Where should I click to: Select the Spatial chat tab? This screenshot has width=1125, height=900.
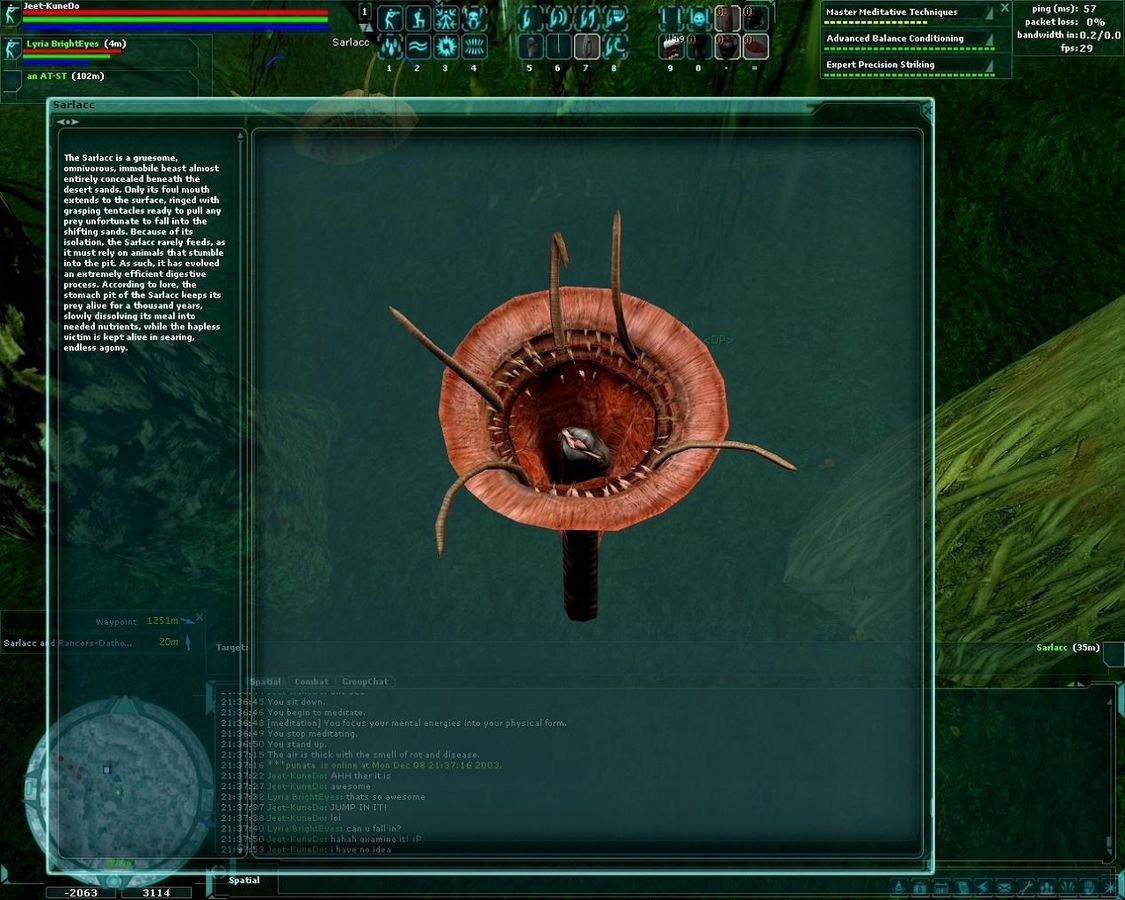(265, 682)
